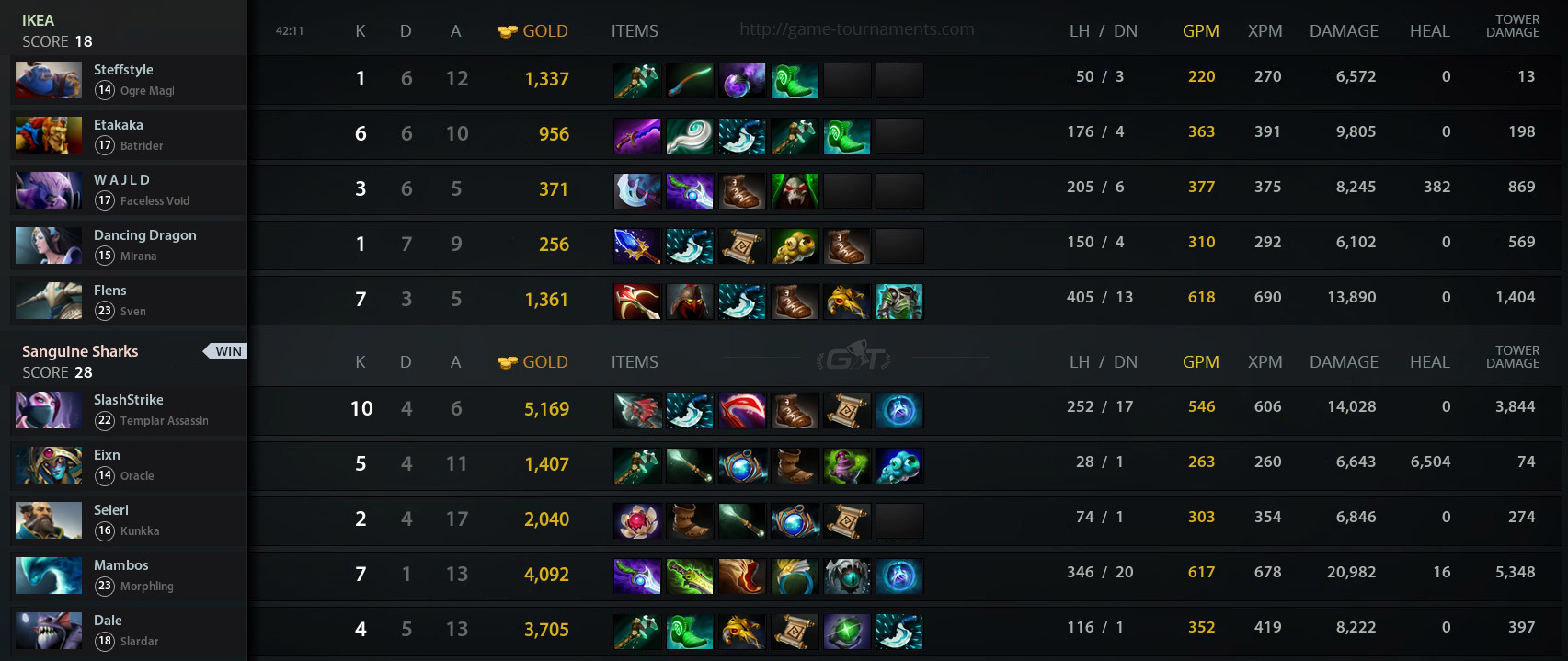Select WAJLD's Mask of Madness icon

(794, 191)
